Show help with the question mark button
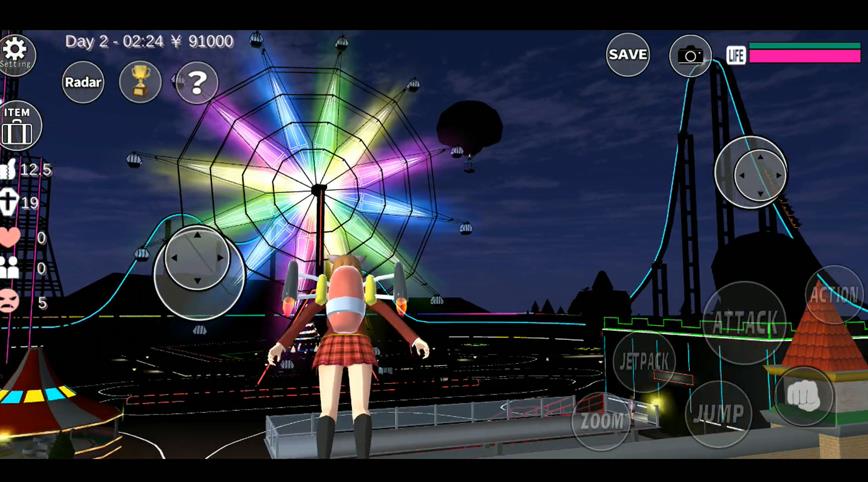Viewport: 868px width, 482px height. coord(197,83)
